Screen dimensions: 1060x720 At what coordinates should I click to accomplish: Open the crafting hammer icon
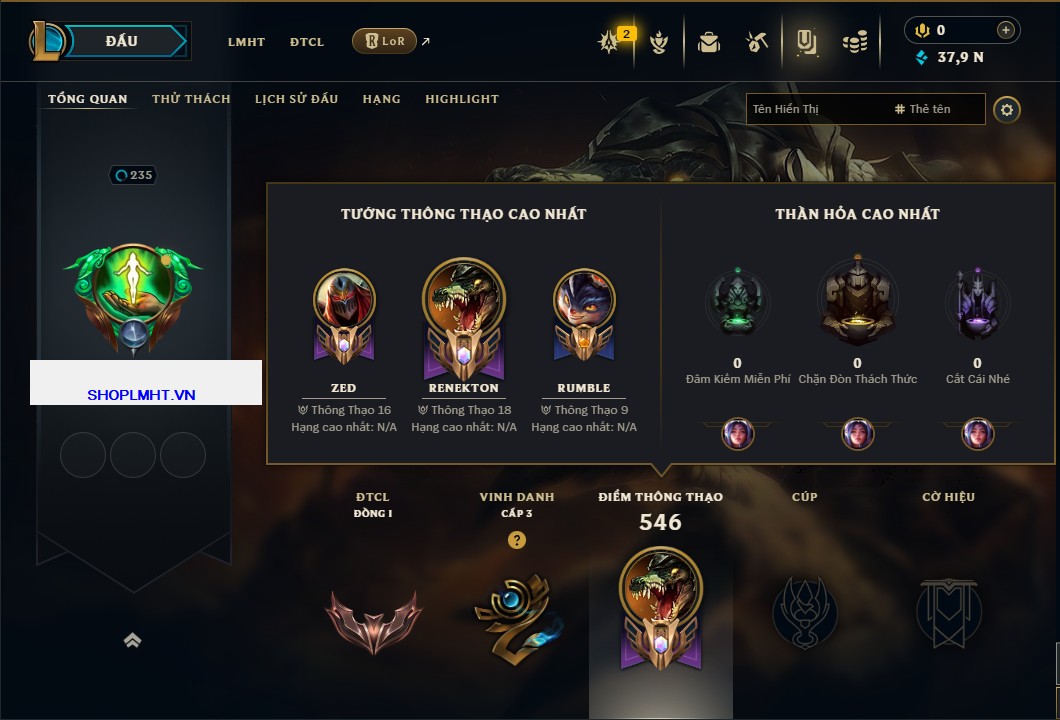pos(756,42)
